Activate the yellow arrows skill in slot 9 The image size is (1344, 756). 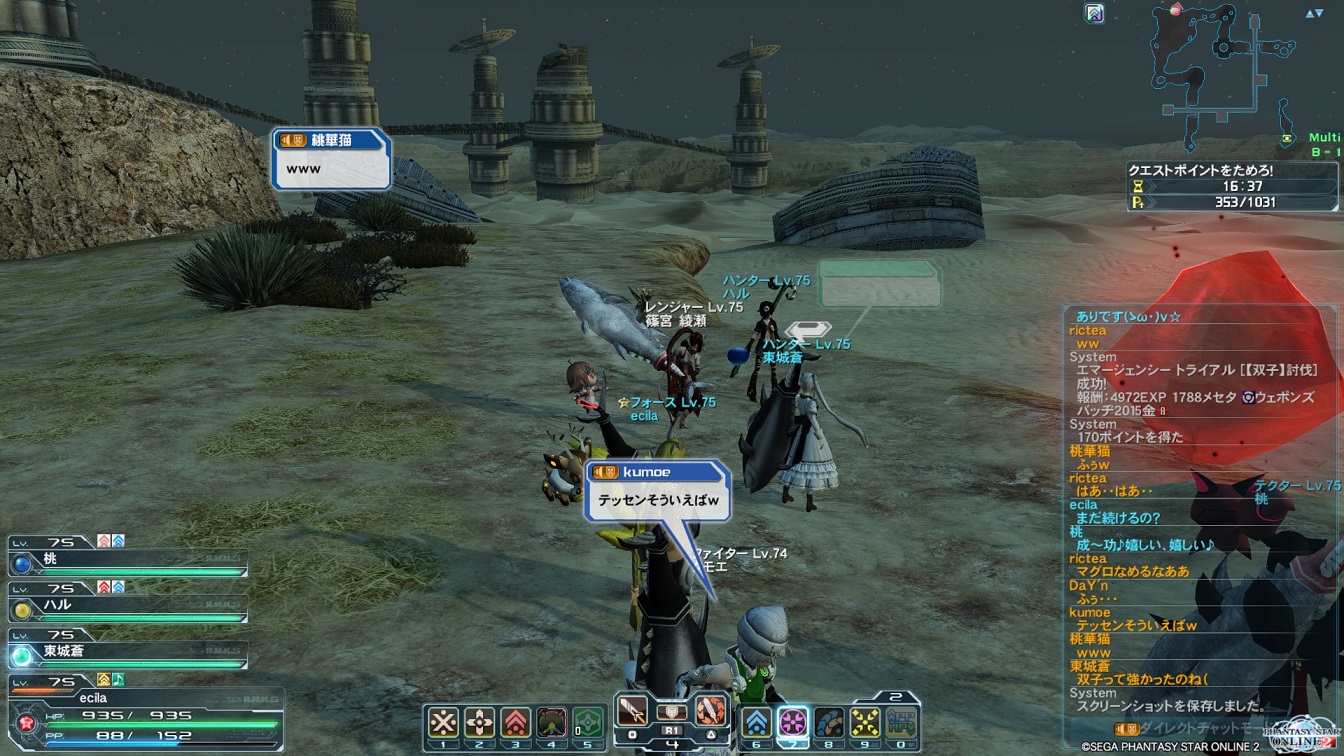click(865, 722)
